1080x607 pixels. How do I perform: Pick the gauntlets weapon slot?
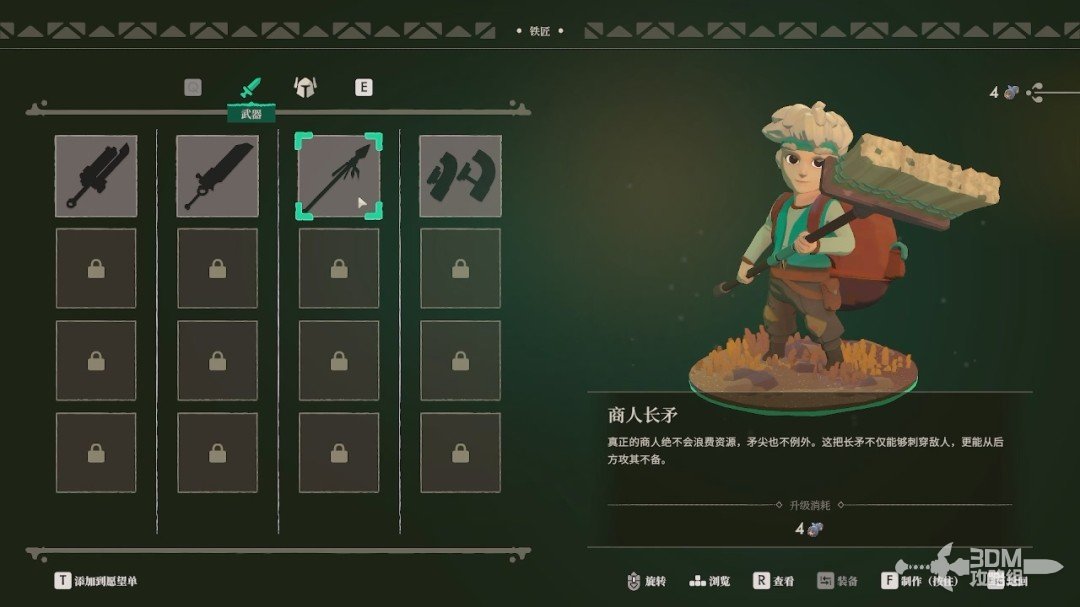[460, 176]
